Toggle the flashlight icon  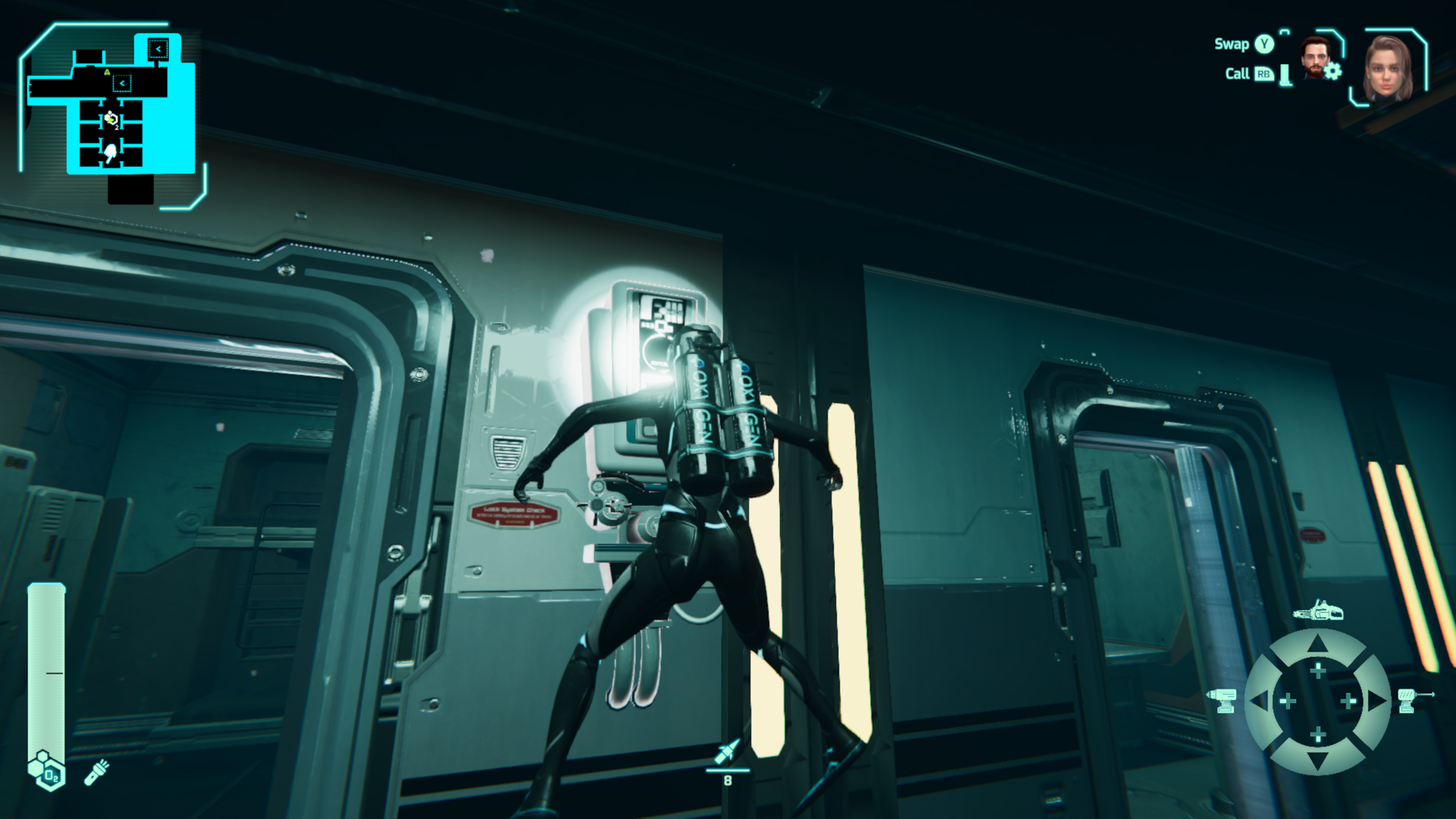97,772
